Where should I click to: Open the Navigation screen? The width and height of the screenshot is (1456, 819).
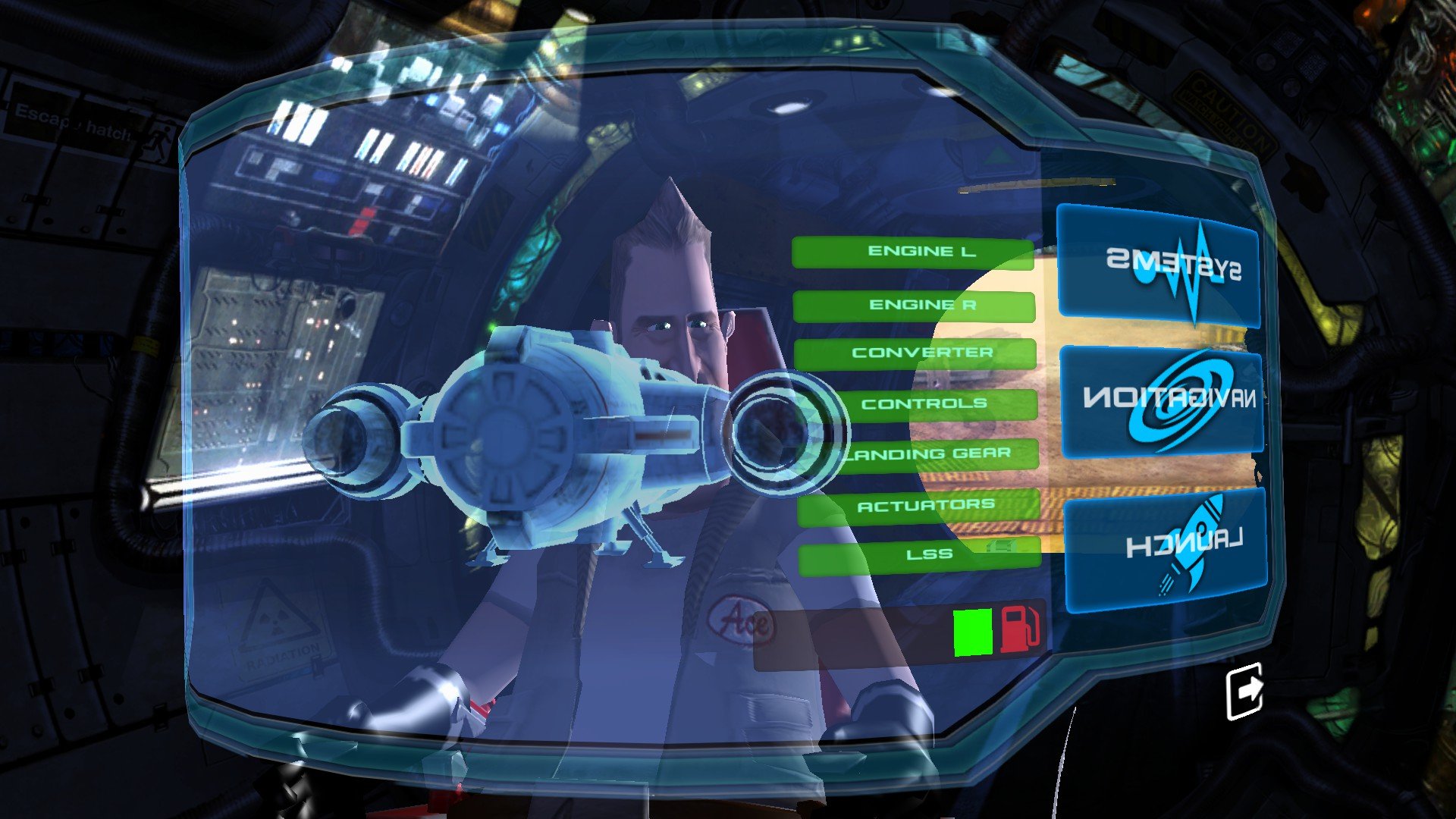coord(1162,400)
